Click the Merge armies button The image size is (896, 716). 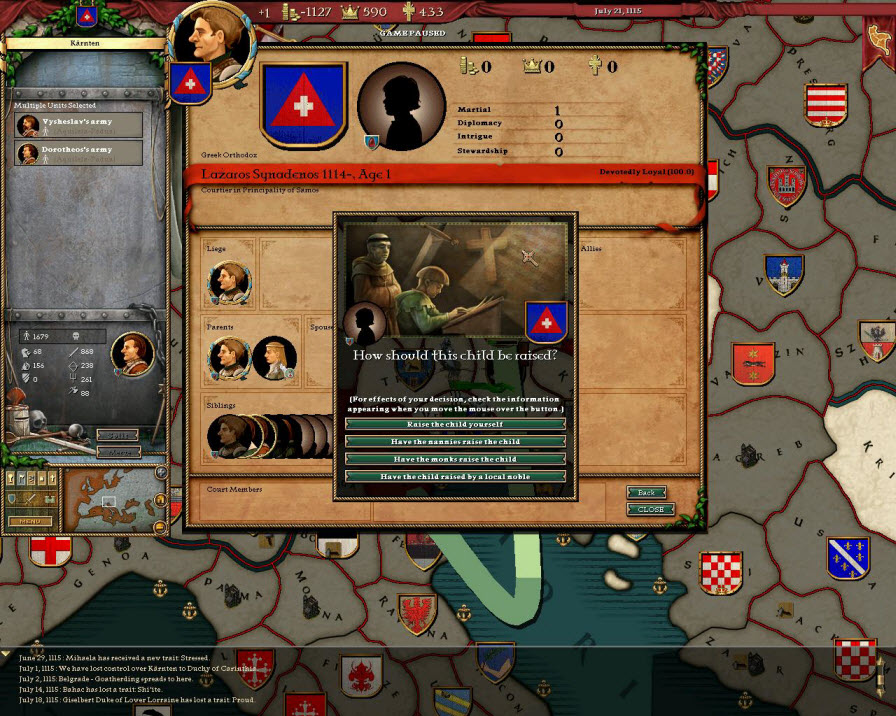[118, 452]
